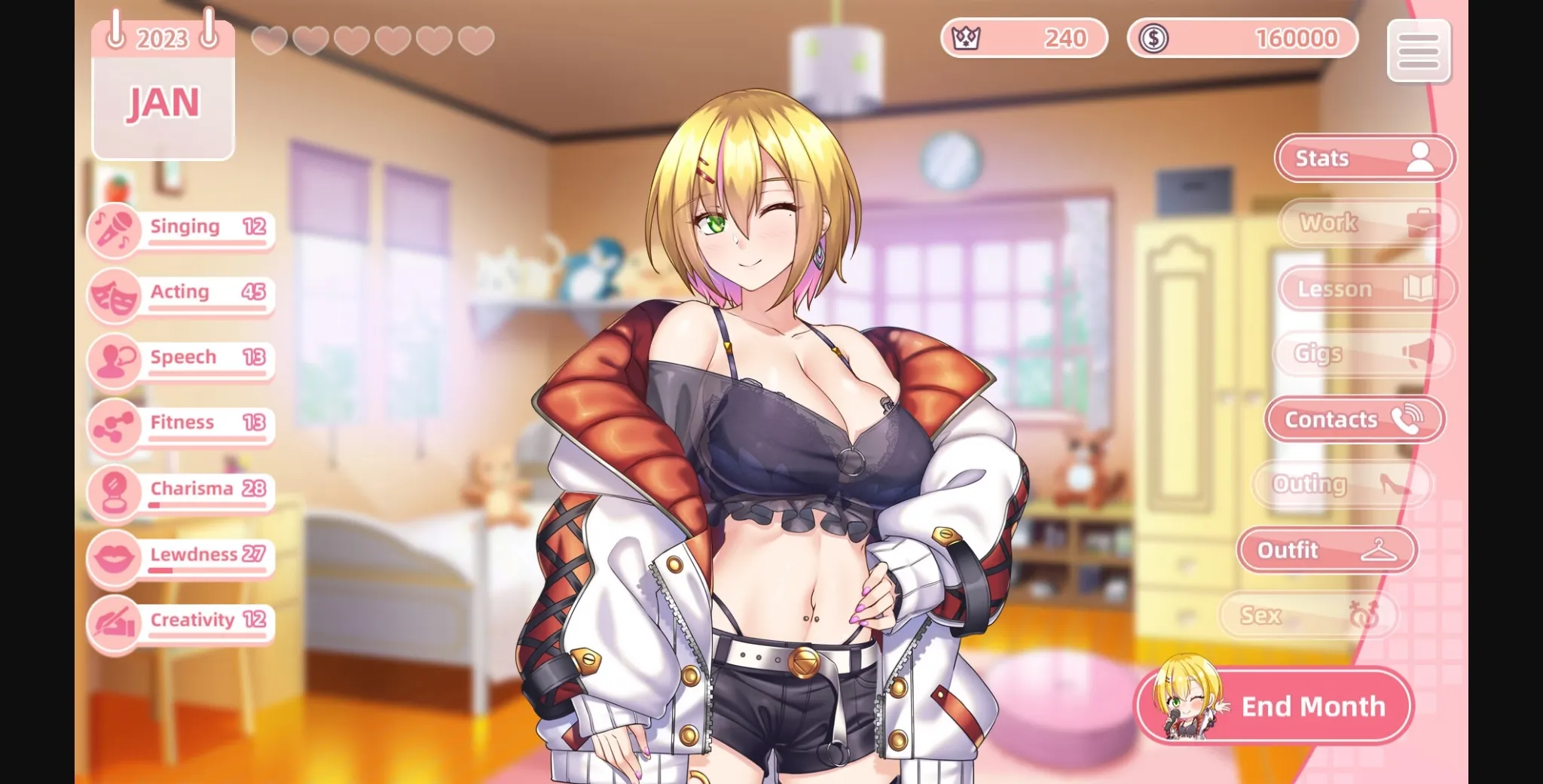
Task: Switch to the Contacts screen
Action: (1354, 419)
